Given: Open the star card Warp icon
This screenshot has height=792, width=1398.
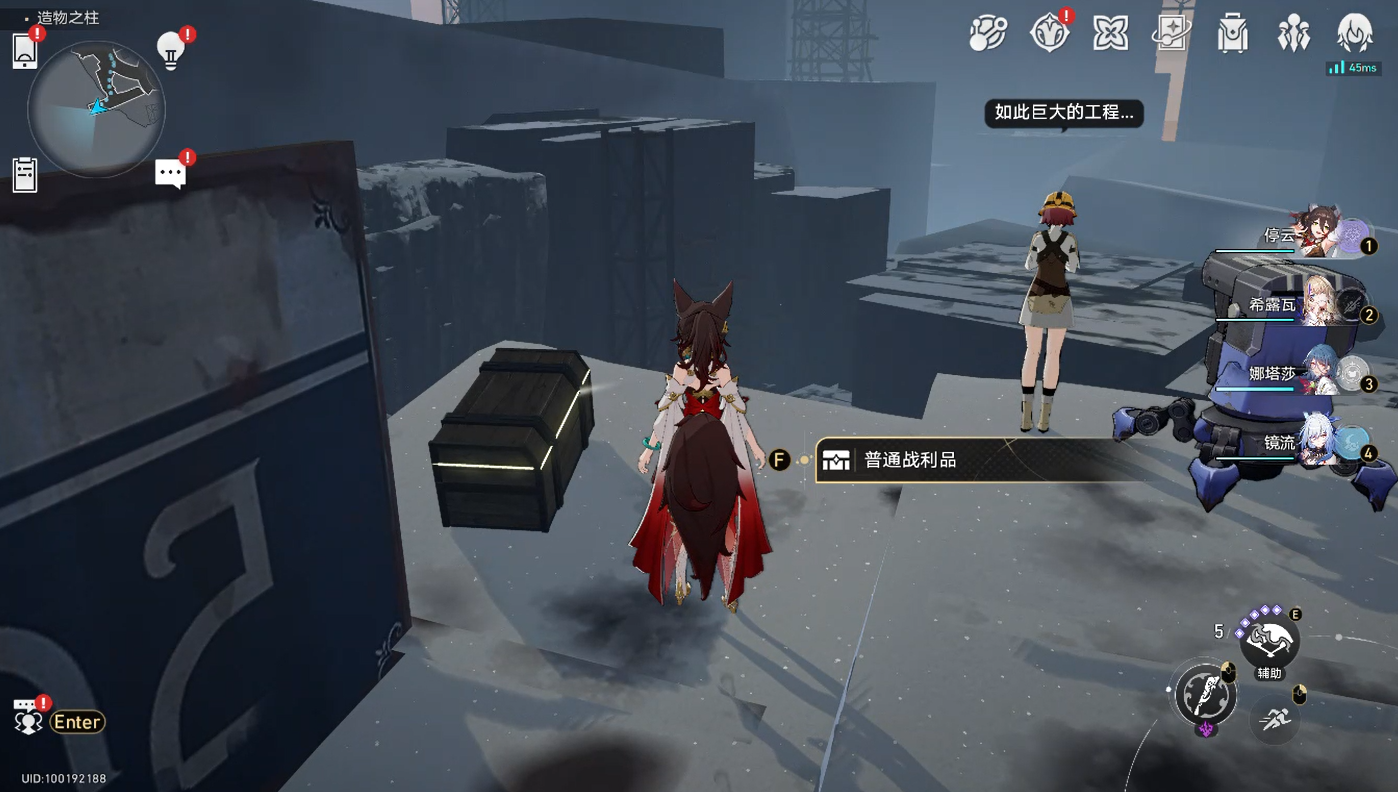Looking at the screenshot, I should [1170, 34].
